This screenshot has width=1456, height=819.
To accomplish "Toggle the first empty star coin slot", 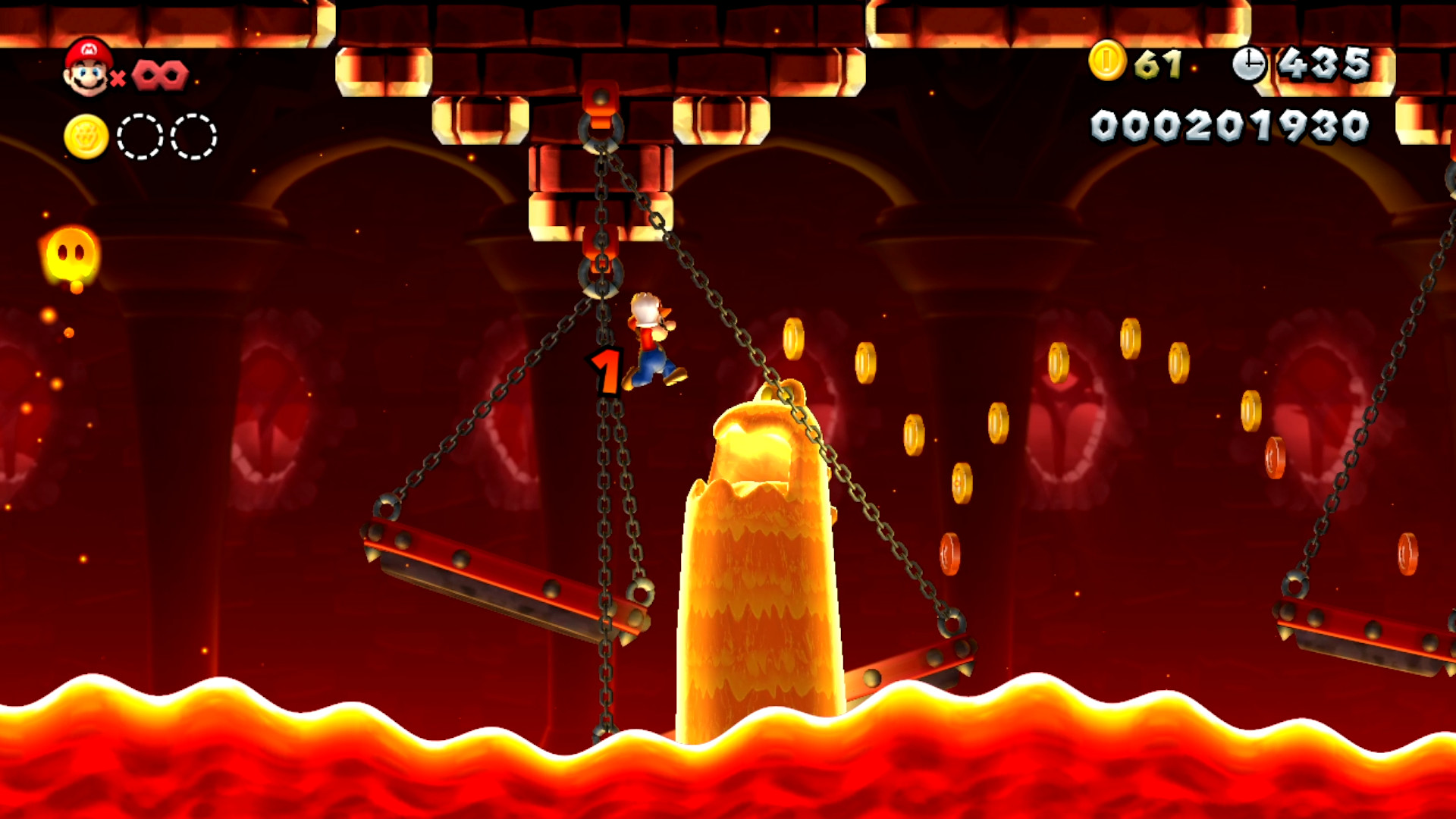I will coord(139,136).
